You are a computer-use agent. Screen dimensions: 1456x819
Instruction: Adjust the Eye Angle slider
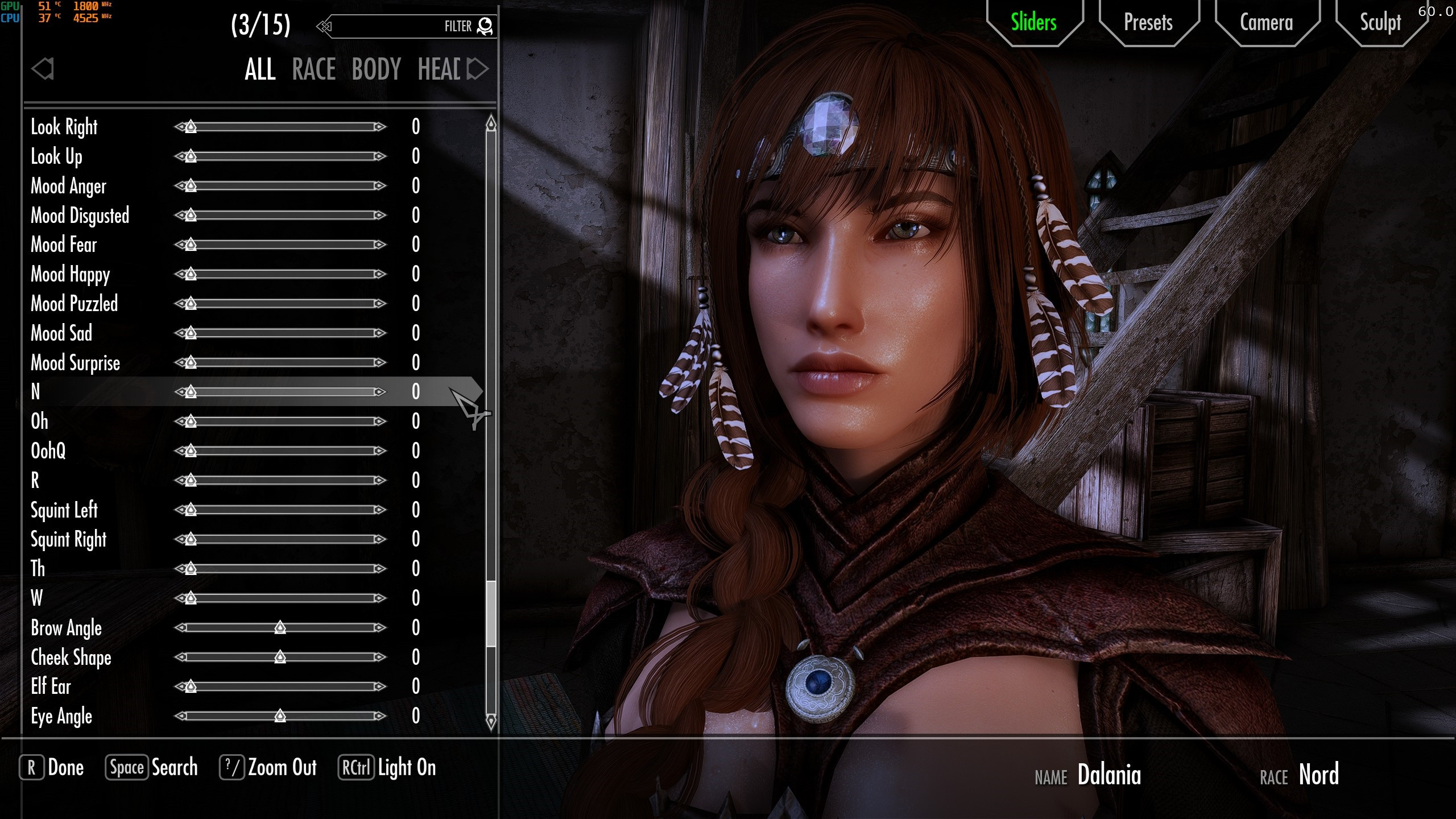(x=280, y=716)
